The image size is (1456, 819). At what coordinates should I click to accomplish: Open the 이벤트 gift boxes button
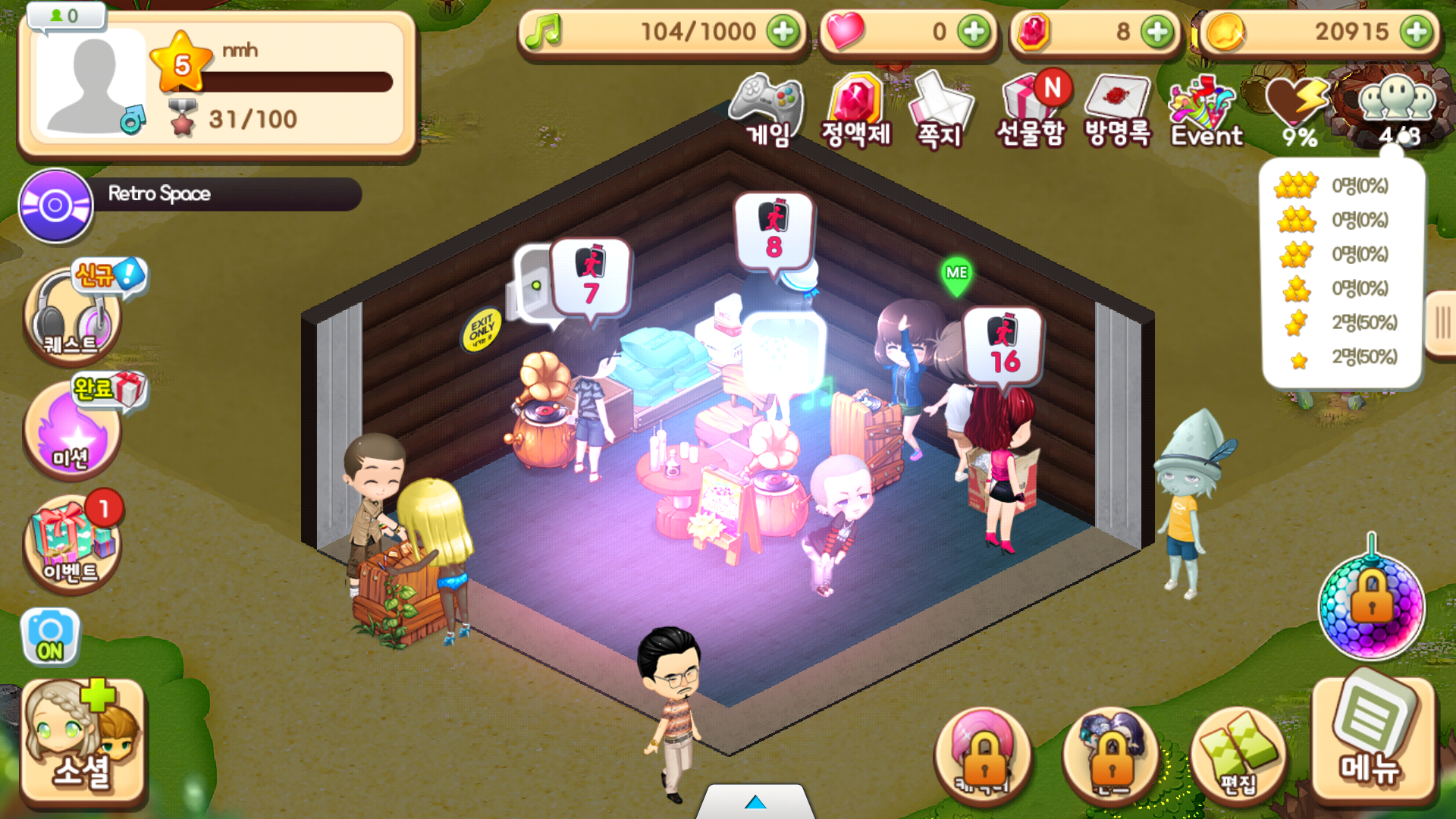[x=72, y=542]
